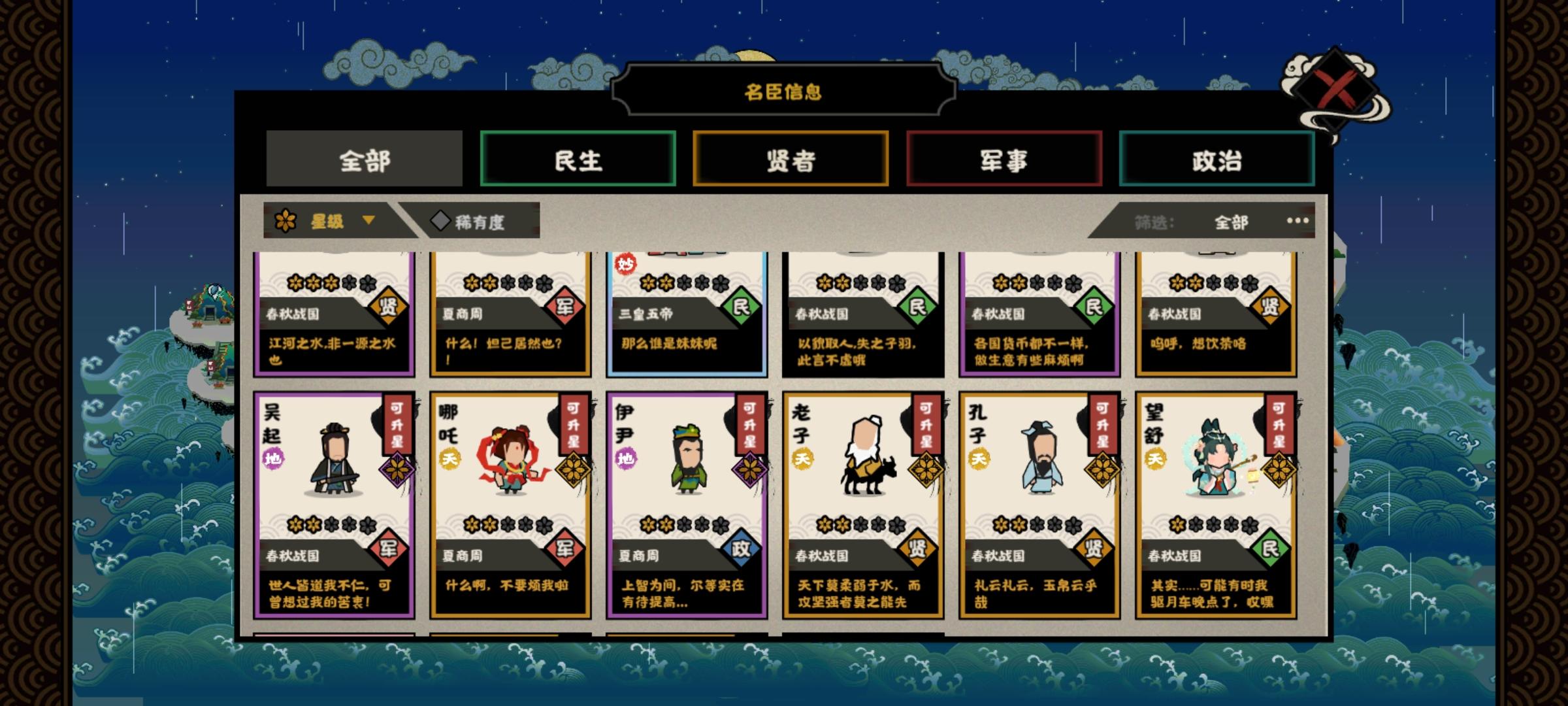Viewport: 1568px width, 706px height.
Task: Open the 政治 category
Action: pyautogui.click(x=1217, y=157)
